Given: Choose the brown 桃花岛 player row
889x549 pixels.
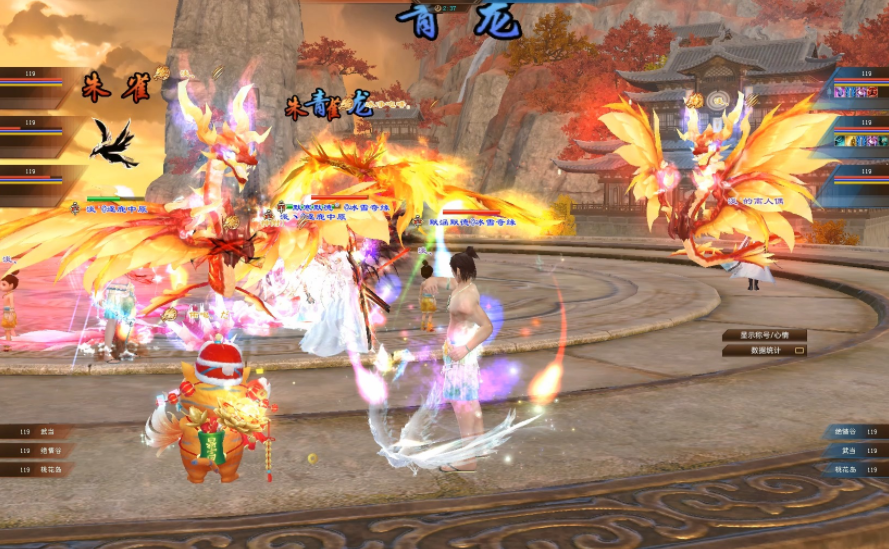Looking at the screenshot, I should 38,469.
